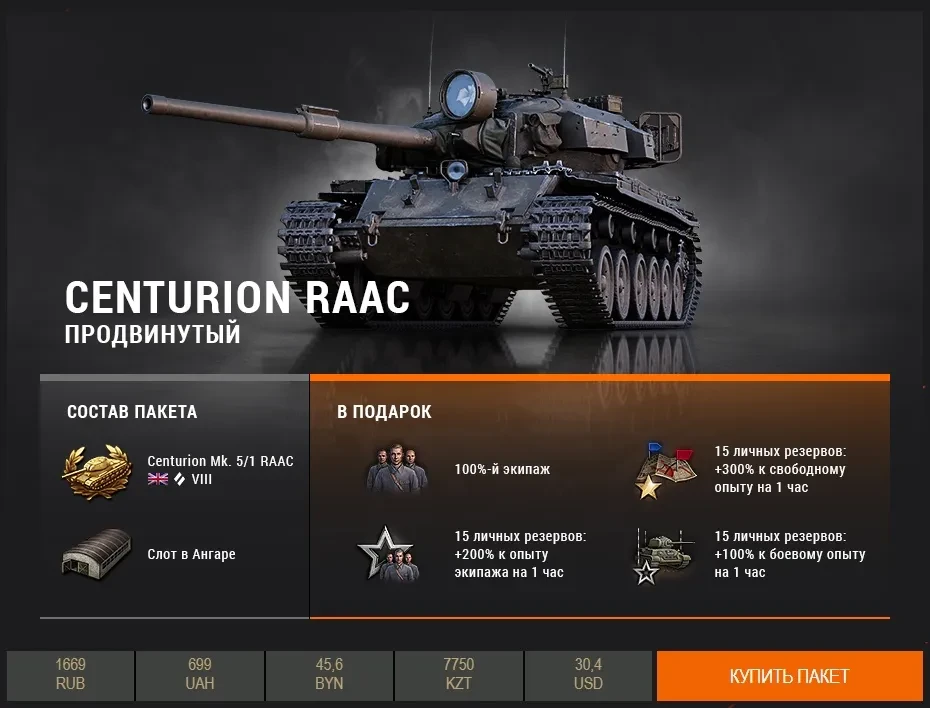The height and width of the screenshot is (708, 930).
Task: Choose the 30,4 USD price option
Action: tap(588, 674)
